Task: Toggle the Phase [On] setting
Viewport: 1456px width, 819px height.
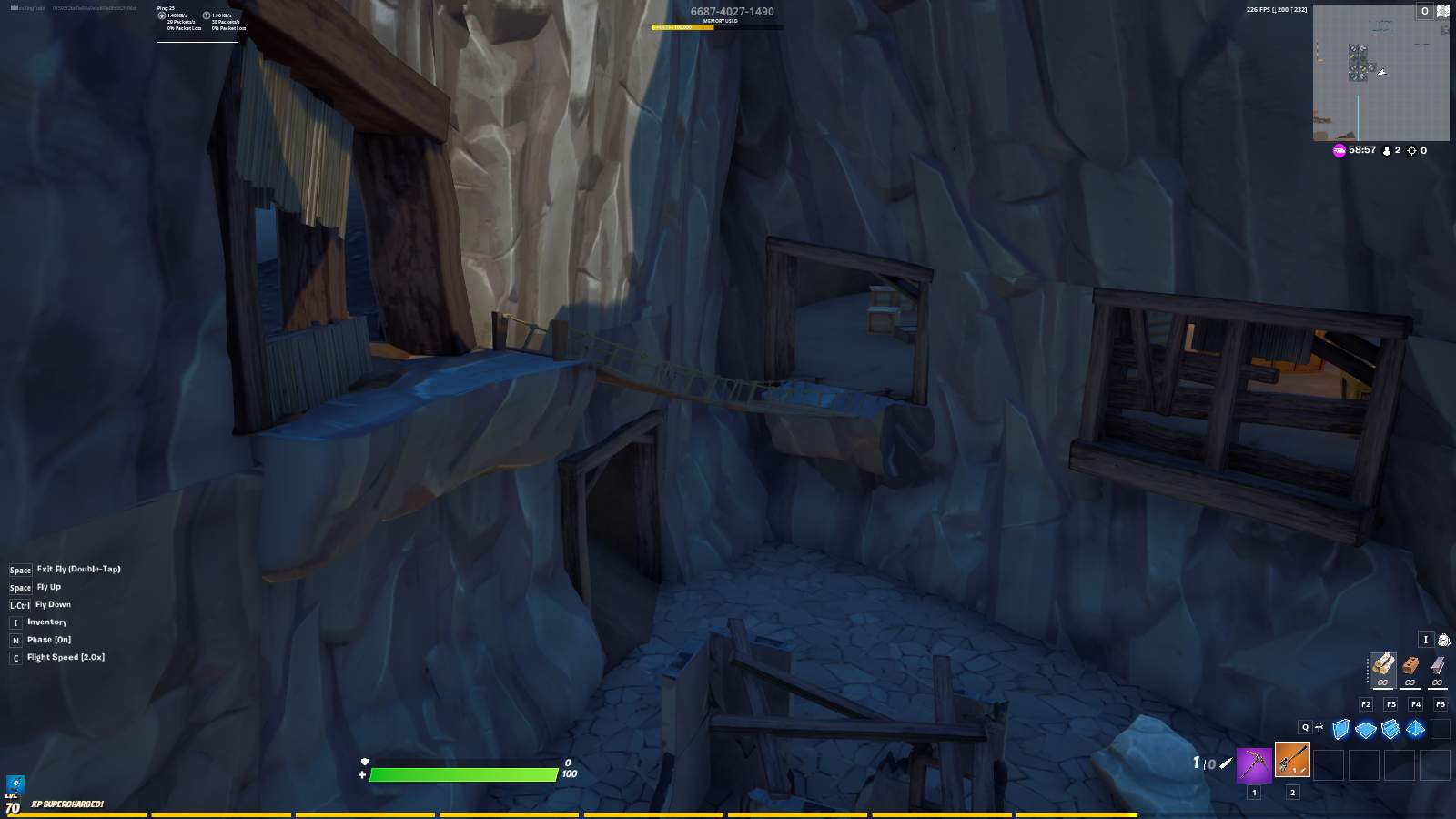Action: tap(49, 640)
